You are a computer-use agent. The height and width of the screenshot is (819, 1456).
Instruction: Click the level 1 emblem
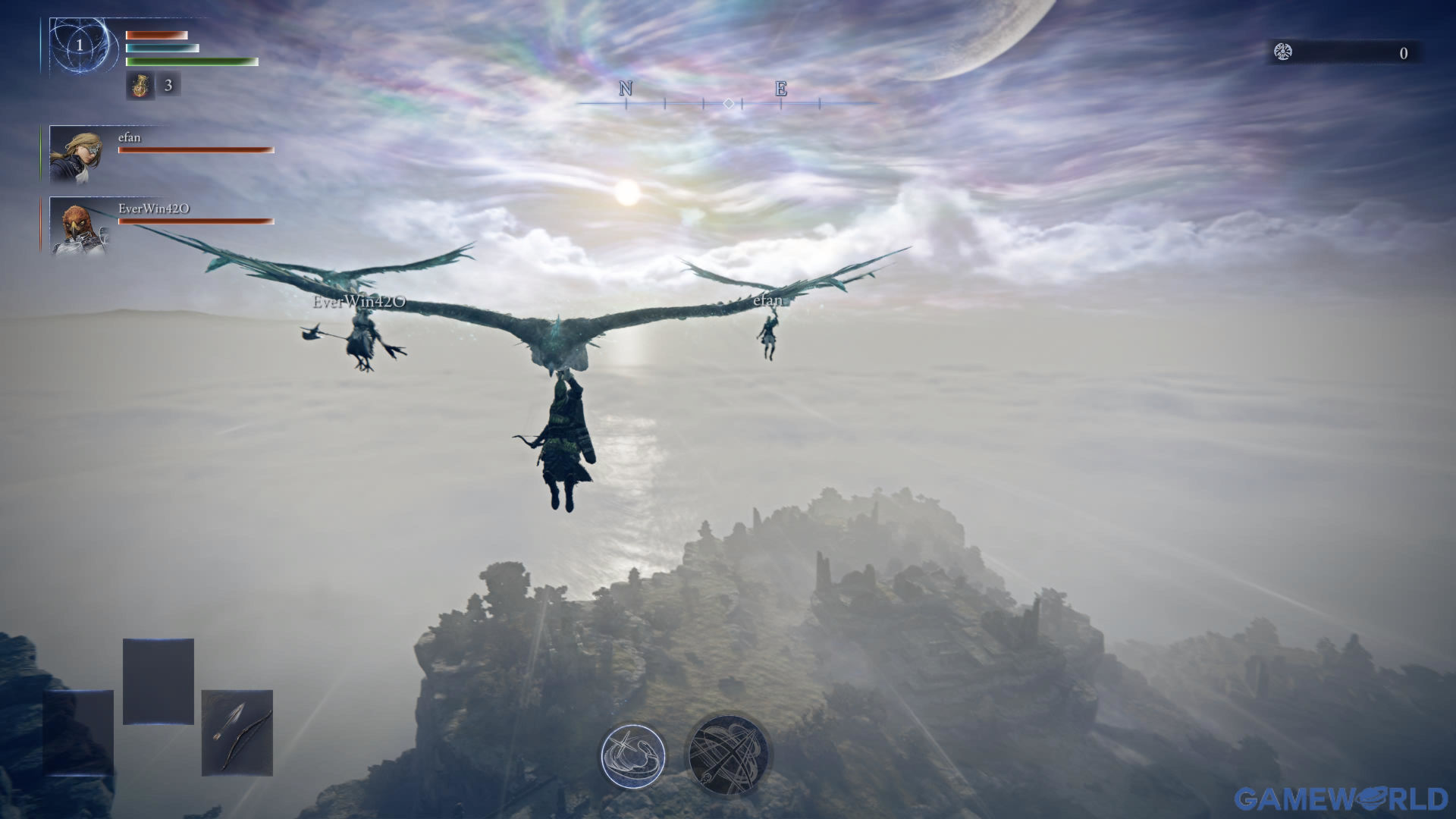coord(80,46)
